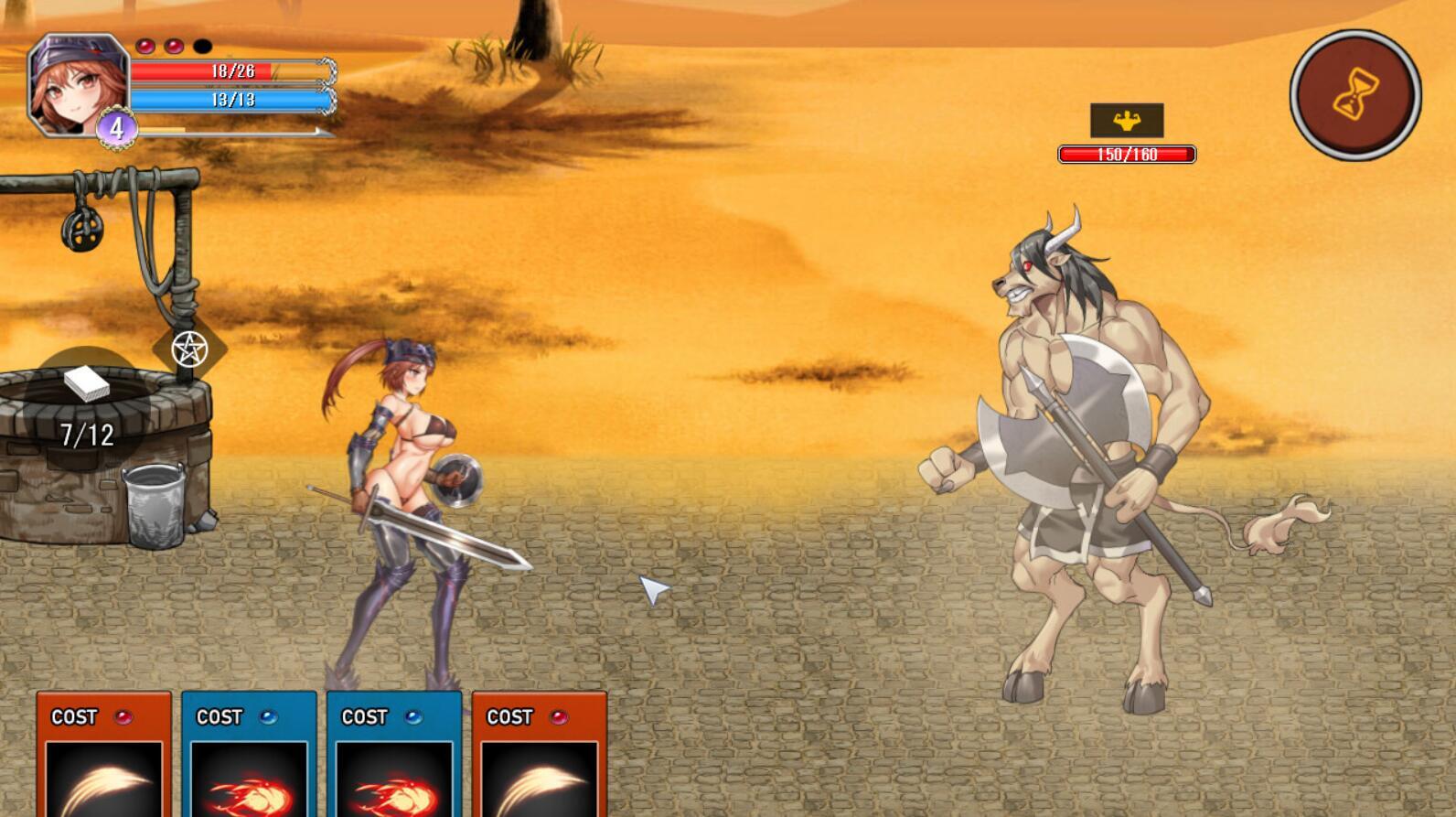Image resolution: width=1456 pixels, height=817 pixels.
Task: Click the pentagram emblem on the well post
Action: pos(189,349)
